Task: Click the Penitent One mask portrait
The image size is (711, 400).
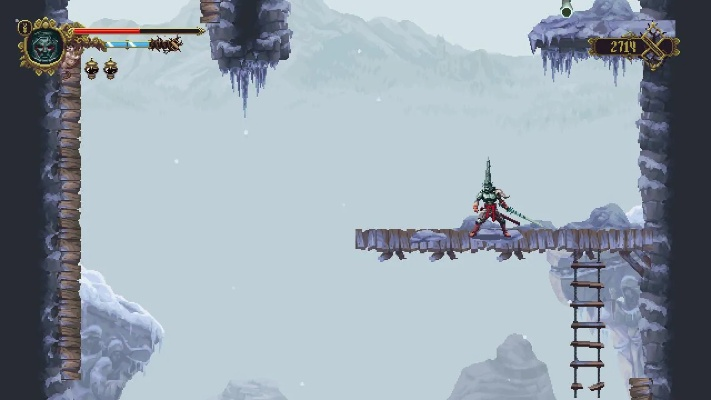Action: (x=45, y=45)
